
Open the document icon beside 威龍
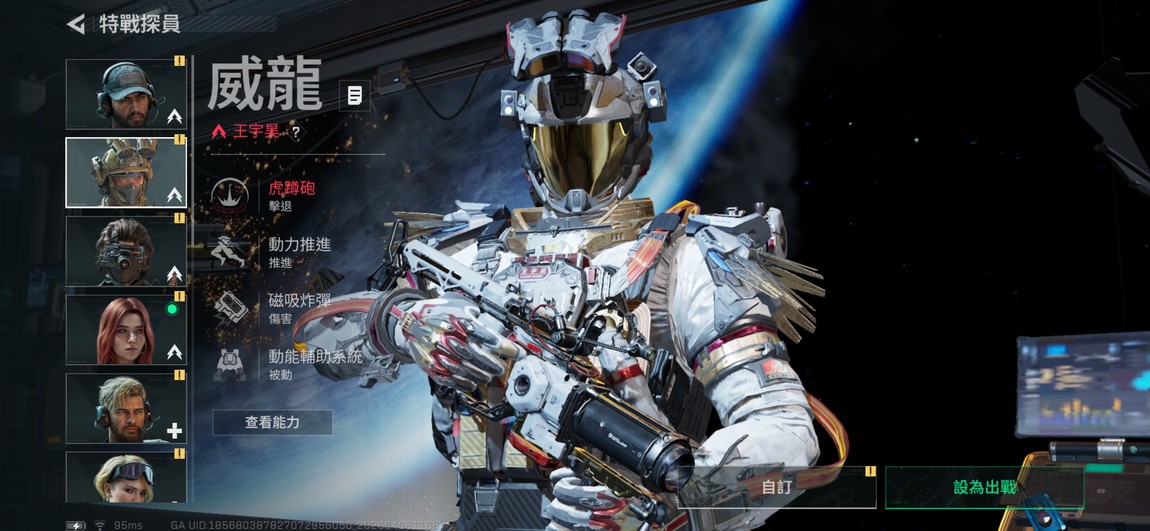(354, 96)
